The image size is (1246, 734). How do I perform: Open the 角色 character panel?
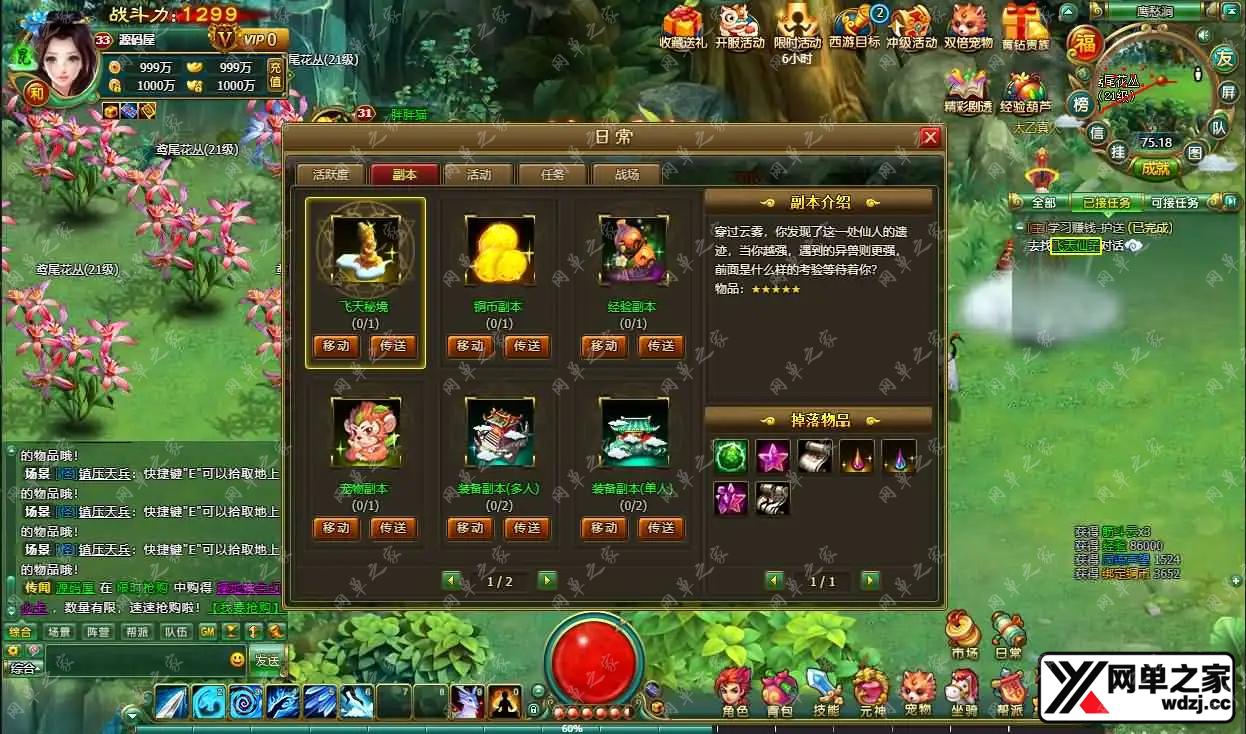click(735, 691)
